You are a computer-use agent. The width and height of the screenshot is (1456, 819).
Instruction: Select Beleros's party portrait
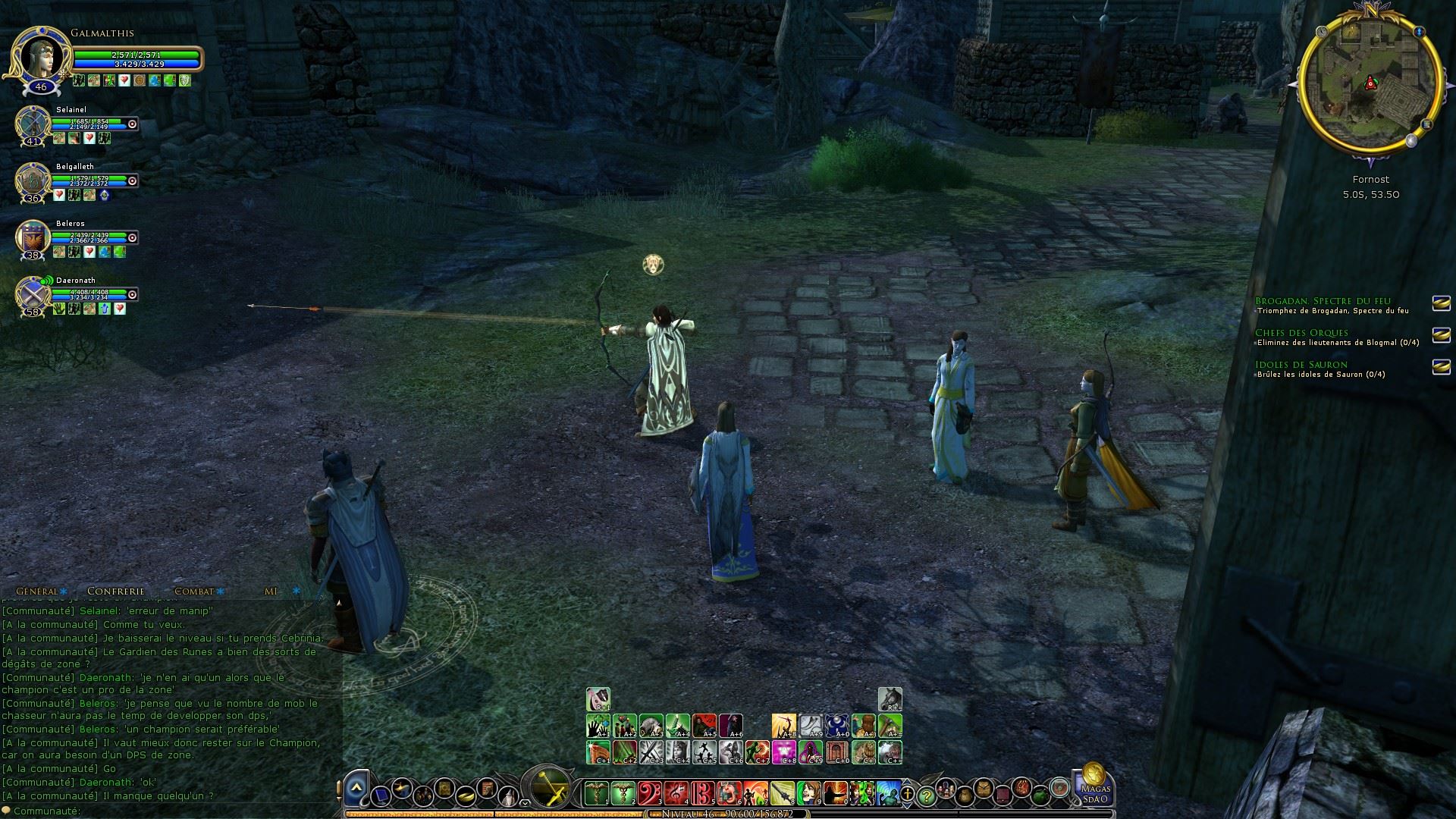click(33, 238)
